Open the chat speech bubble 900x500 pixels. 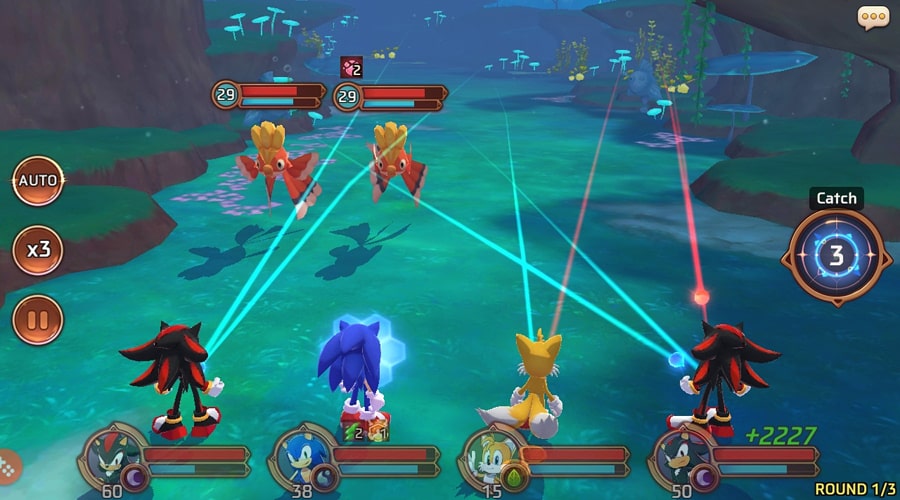[873, 17]
